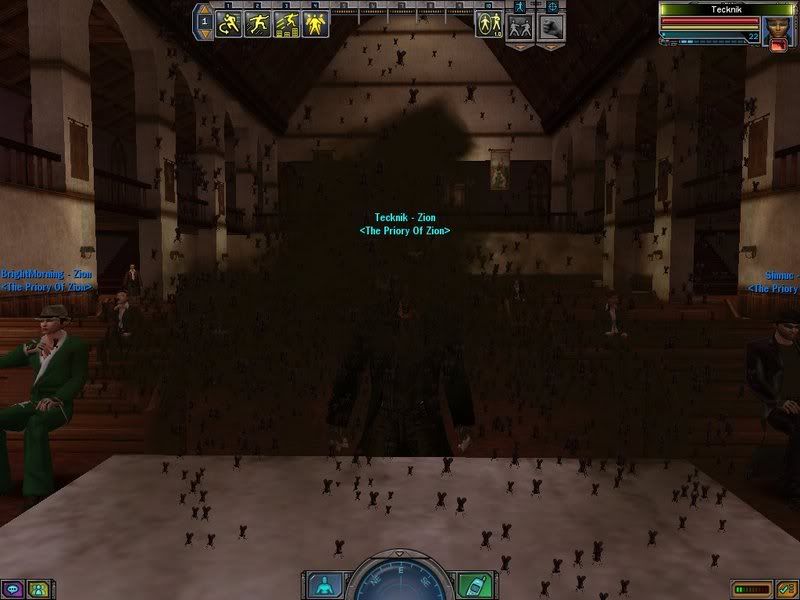Open the Tecknik character portrait
This screenshot has height=600, width=800.
777,29
